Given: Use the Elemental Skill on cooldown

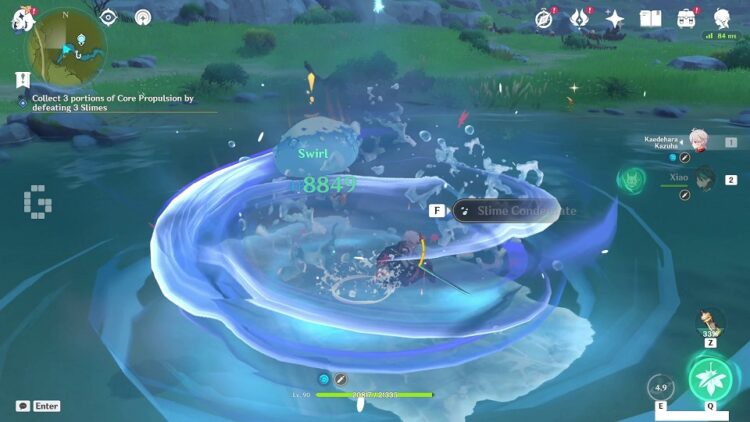Looking at the screenshot, I should pos(660,387).
